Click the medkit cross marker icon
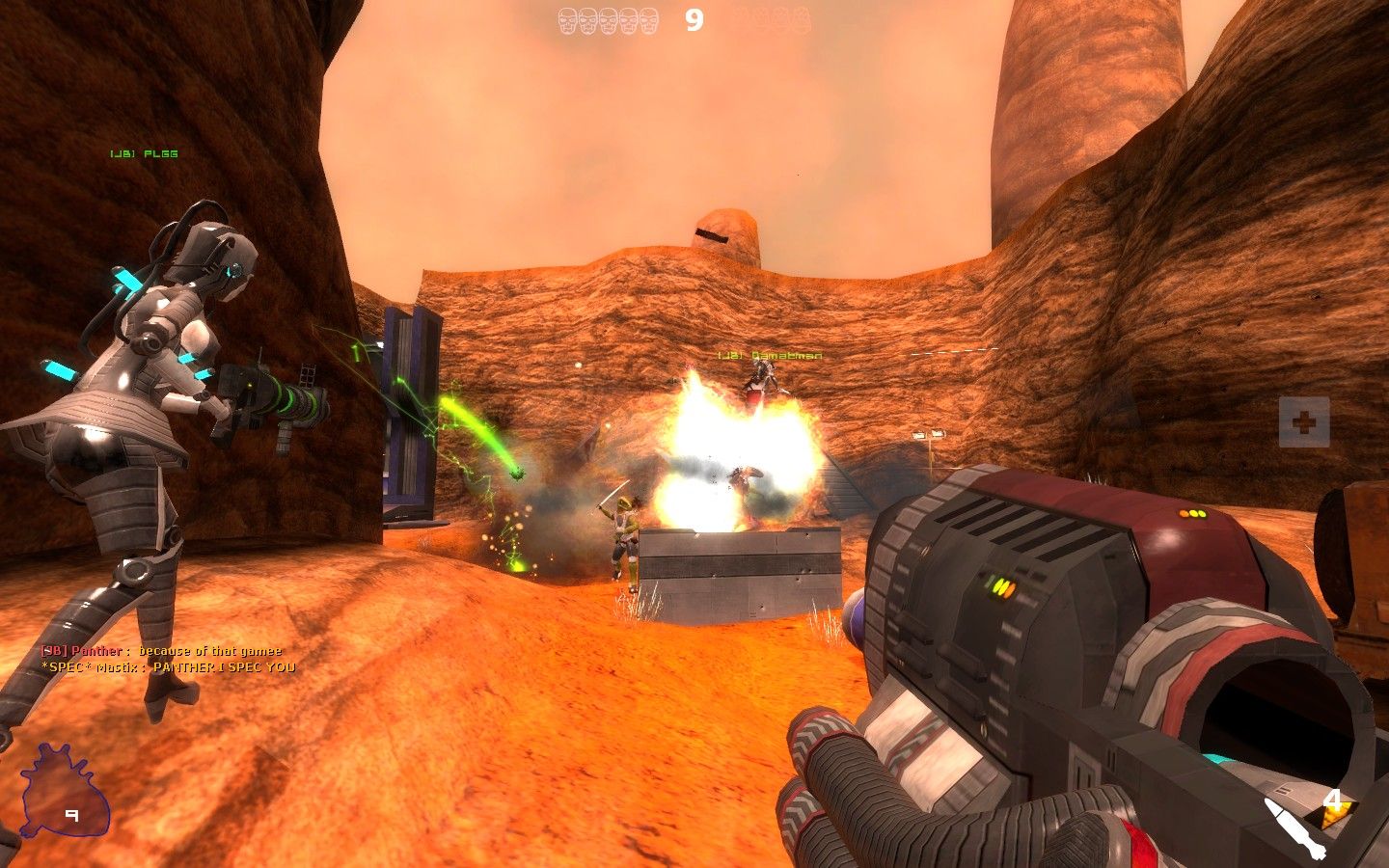This screenshot has height=868, width=1389. point(1304,421)
